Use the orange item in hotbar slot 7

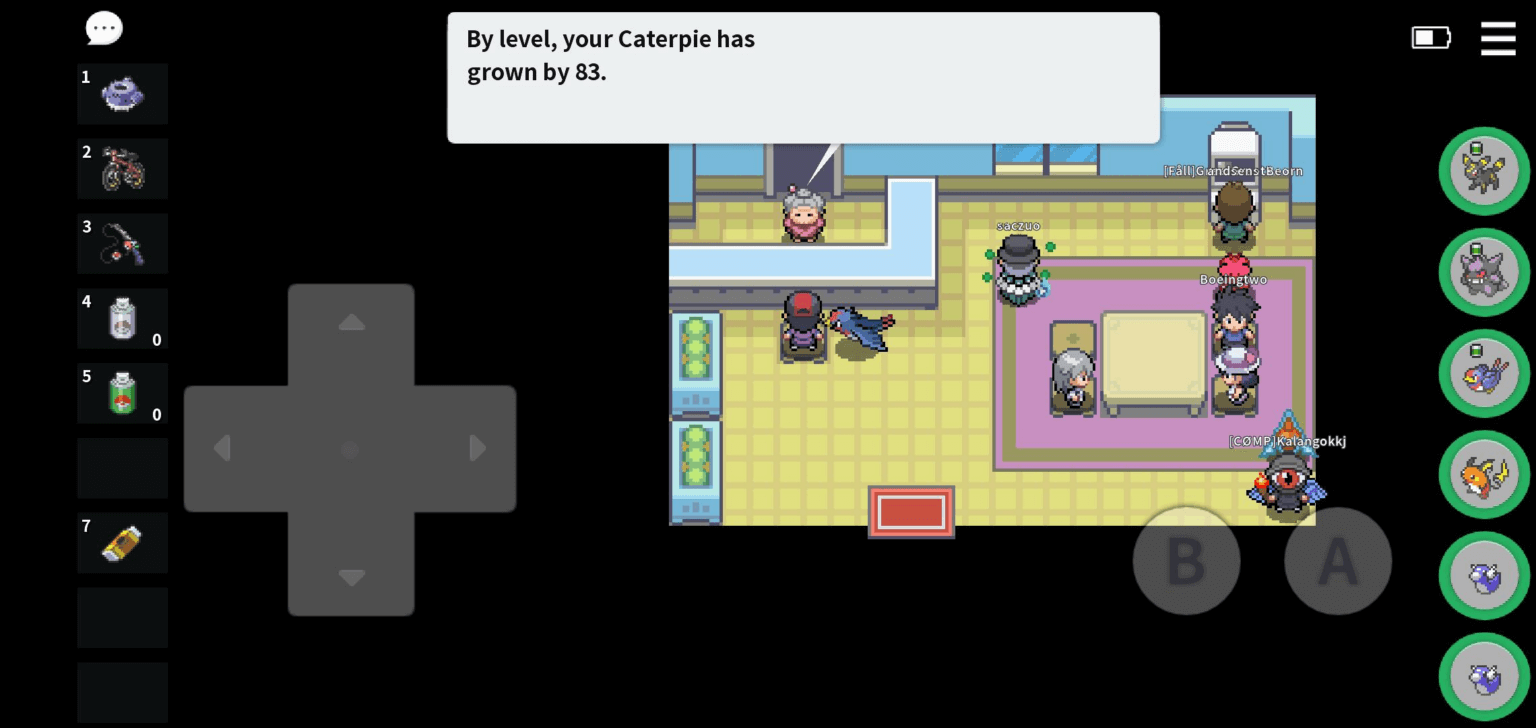click(122, 543)
